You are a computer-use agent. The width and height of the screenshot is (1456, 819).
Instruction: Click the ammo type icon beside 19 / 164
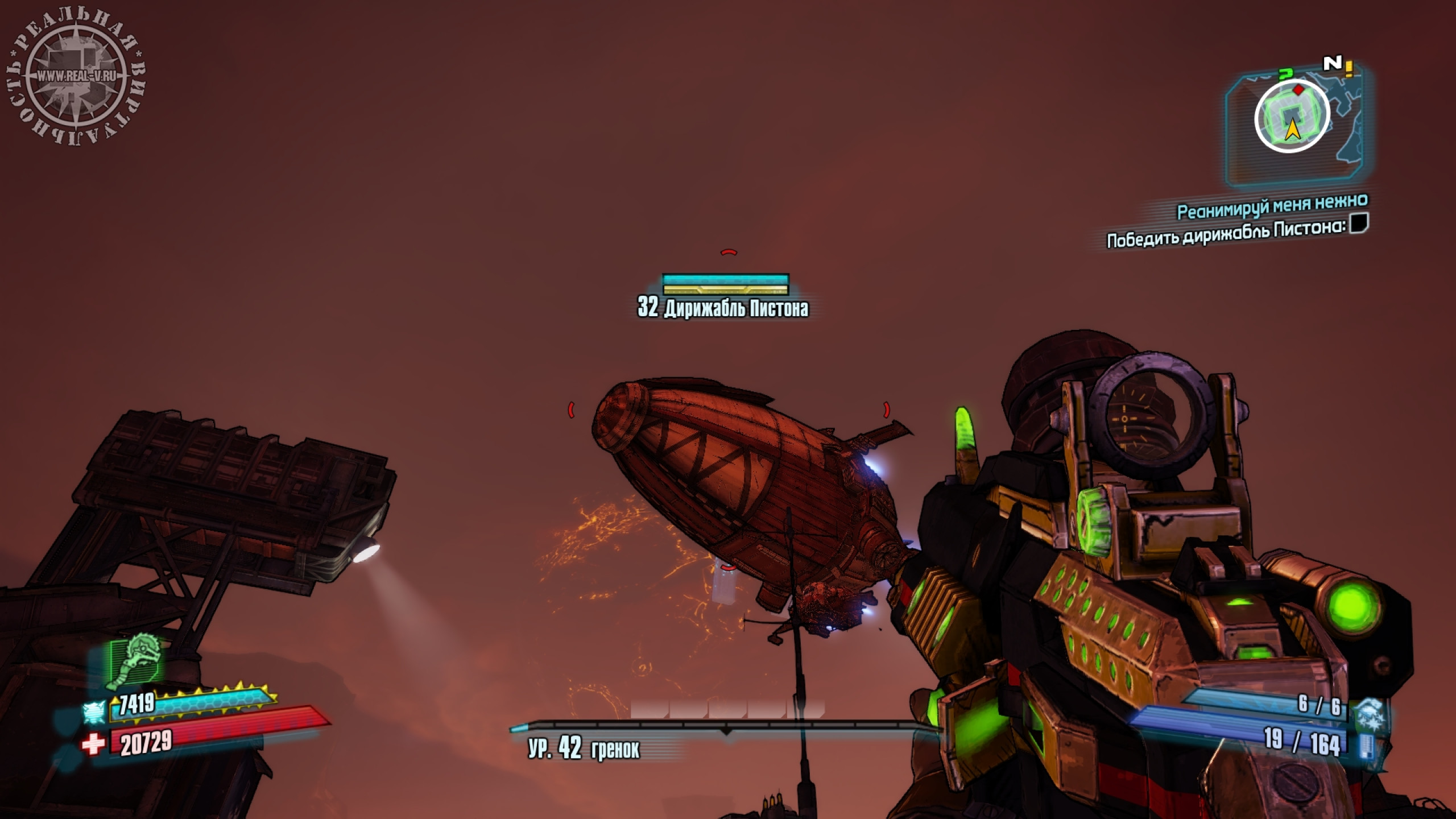(x=1365, y=746)
